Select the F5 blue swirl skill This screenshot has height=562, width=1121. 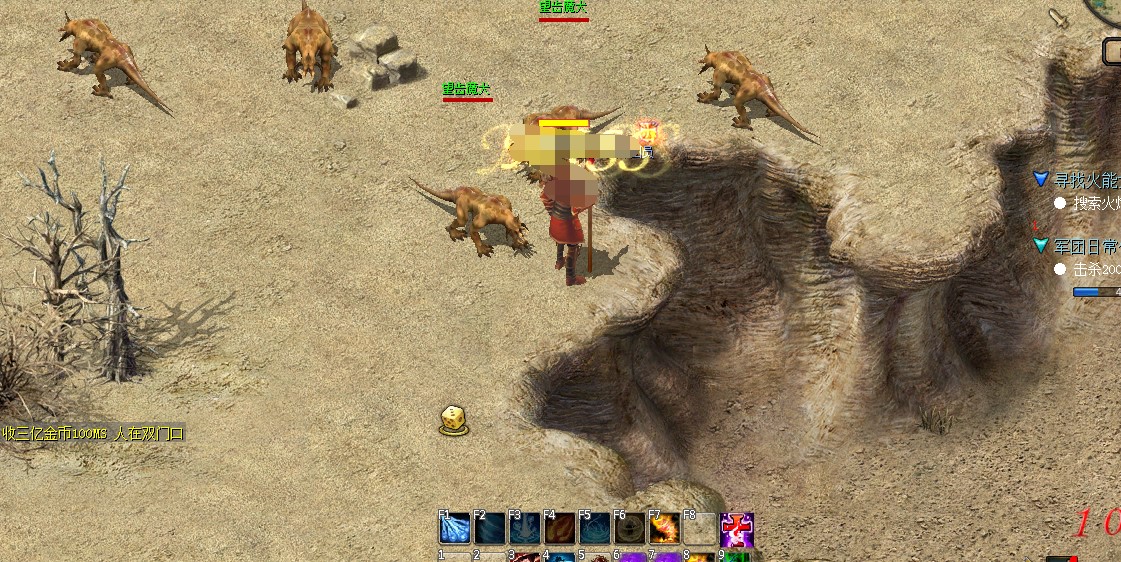(595, 528)
